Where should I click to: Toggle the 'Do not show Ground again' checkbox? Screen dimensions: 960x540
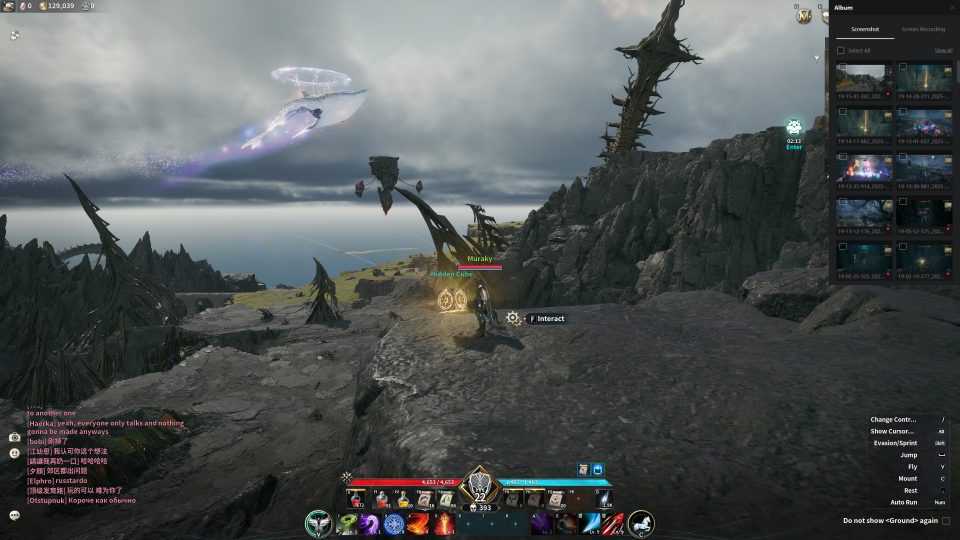point(946,520)
